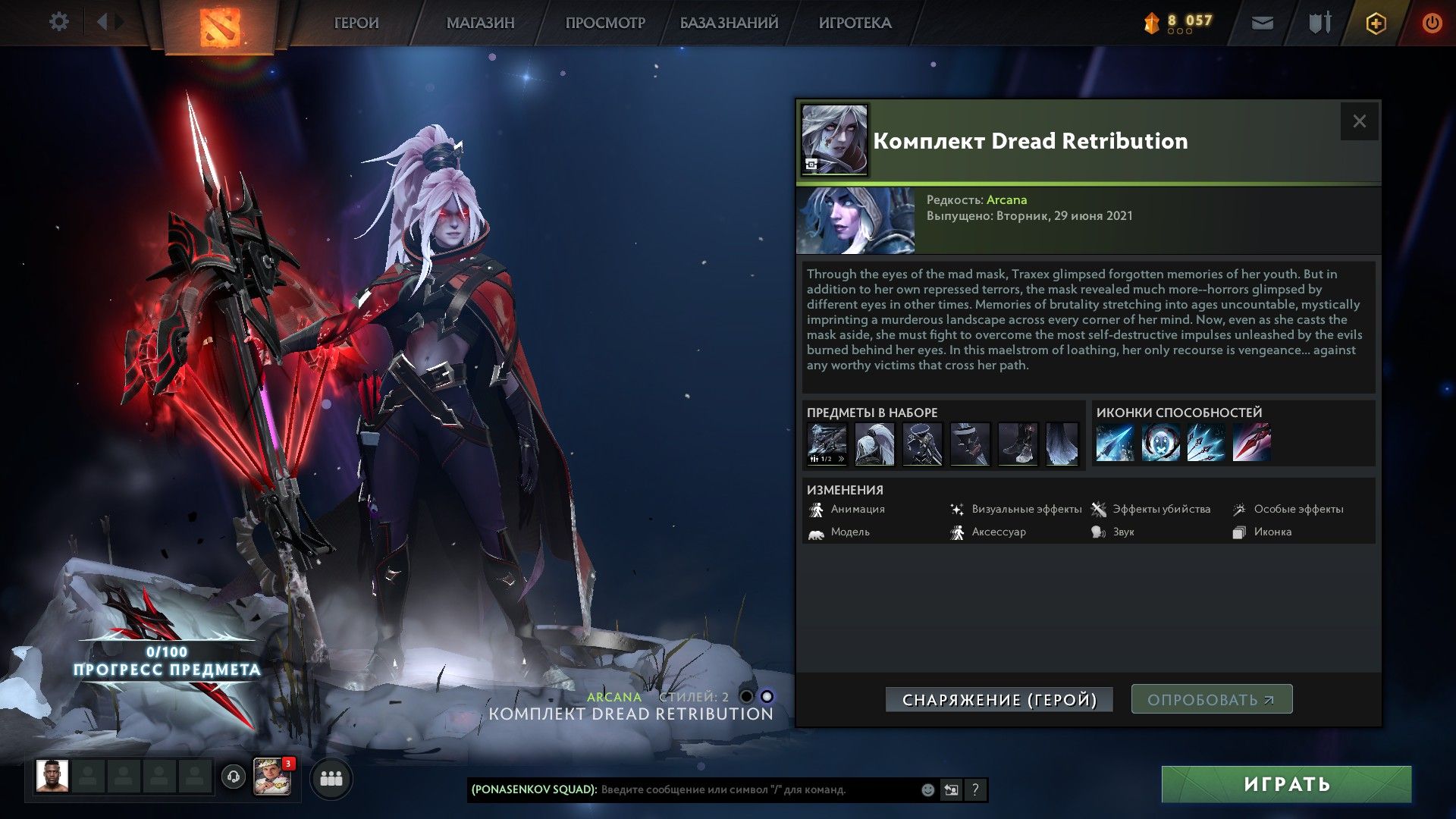Click the chat message input field
The height and width of the screenshot is (819, 1456).
click(x=758, y=790)
